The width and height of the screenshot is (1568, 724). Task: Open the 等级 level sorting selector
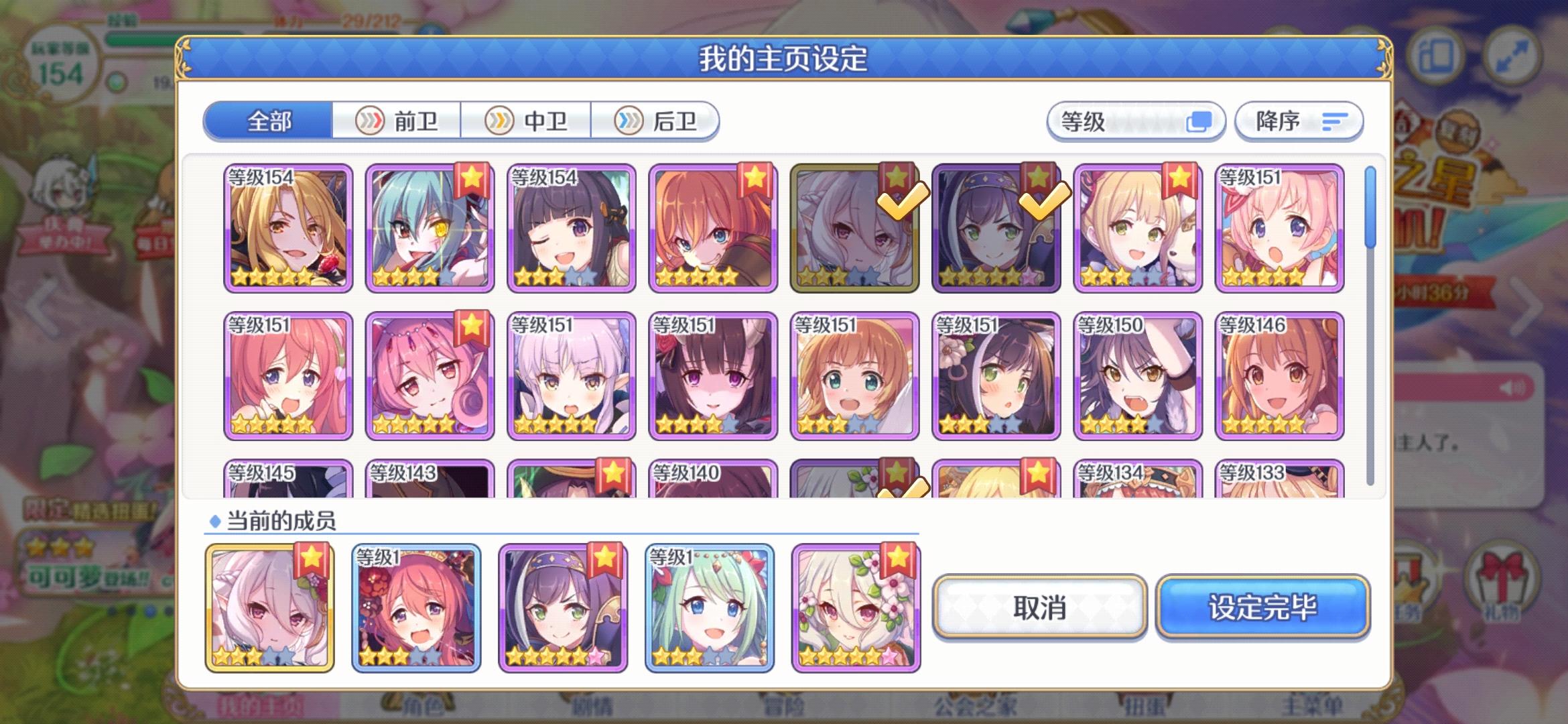[1136, 121]
